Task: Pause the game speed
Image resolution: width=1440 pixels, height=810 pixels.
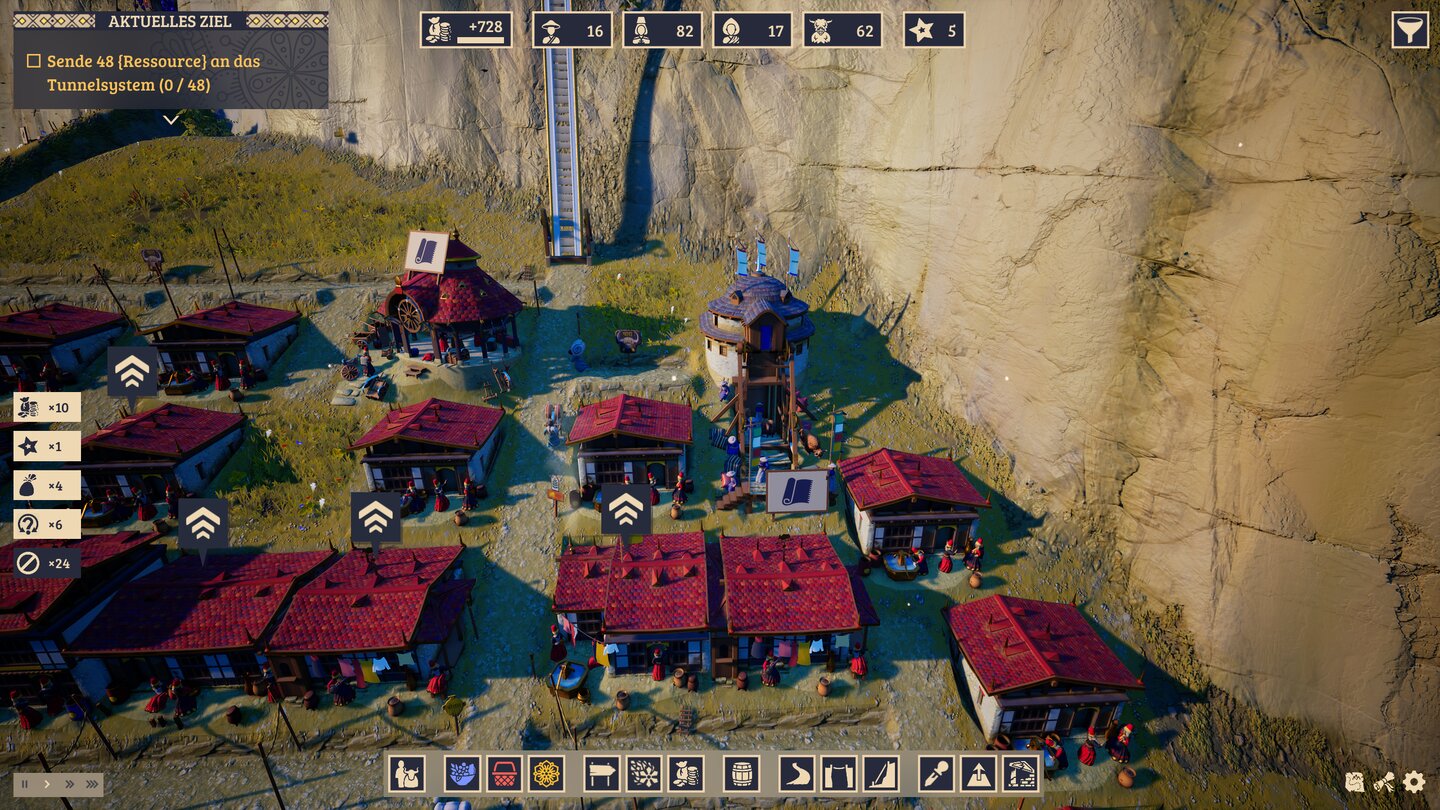Action: pos(25,784)
